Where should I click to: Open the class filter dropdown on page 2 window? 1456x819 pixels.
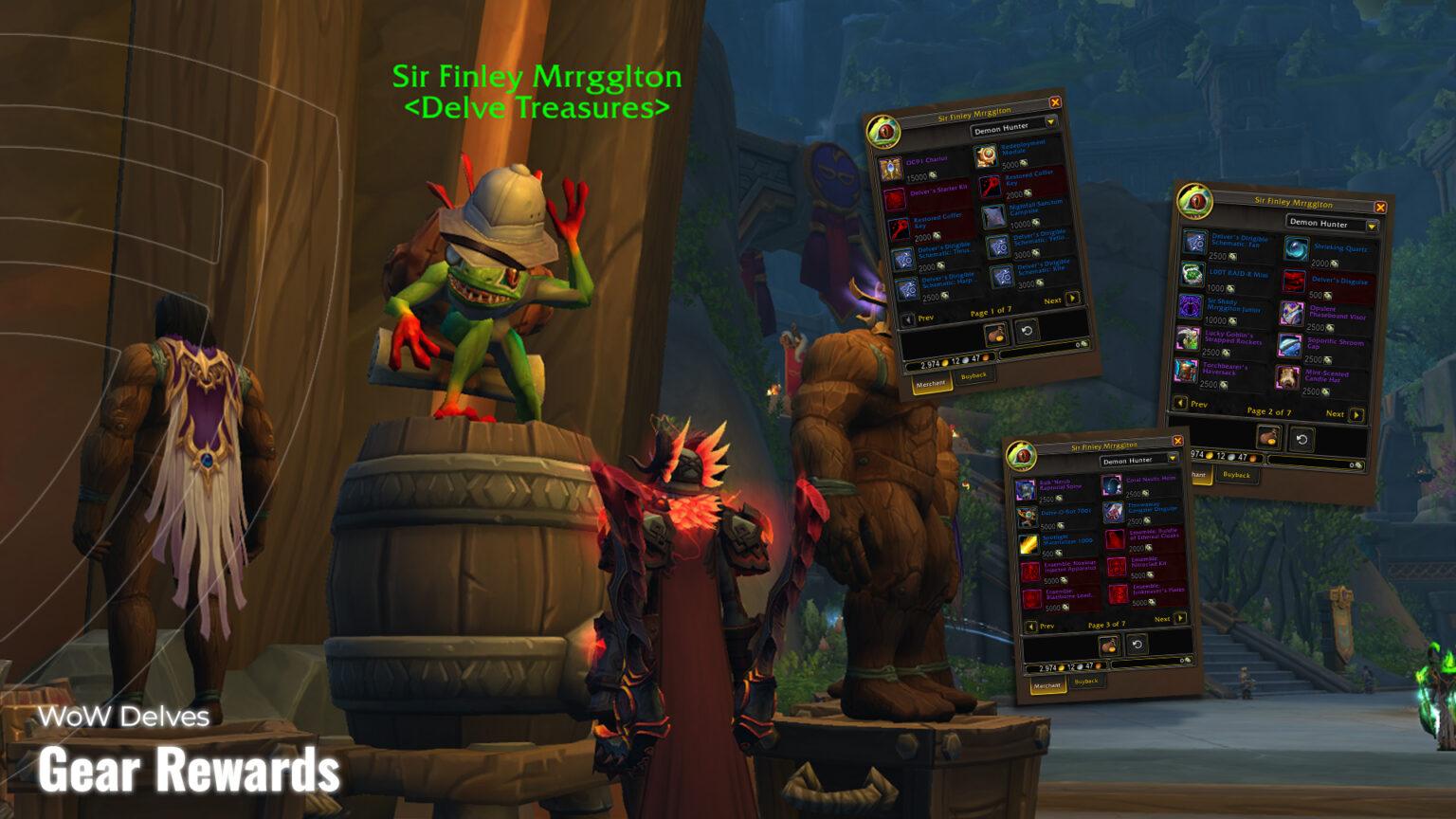click(x=1319, y=223)
